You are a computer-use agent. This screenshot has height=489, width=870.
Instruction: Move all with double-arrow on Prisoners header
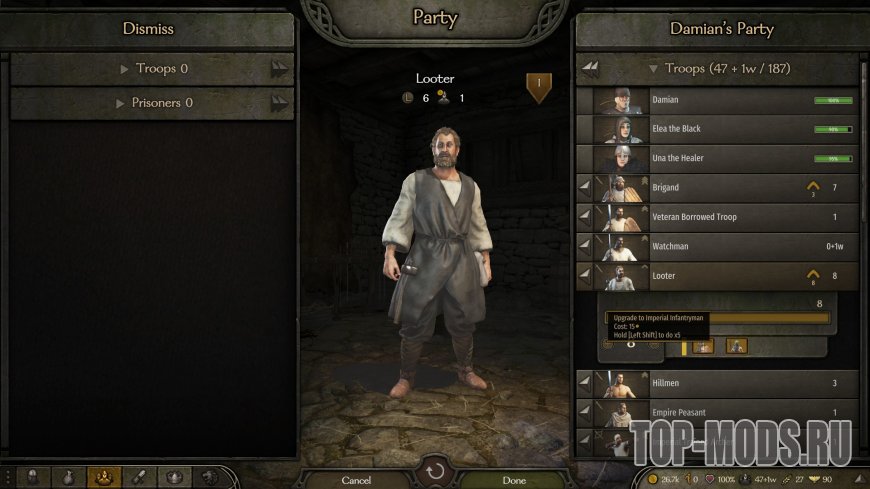[x=279, y=102]
